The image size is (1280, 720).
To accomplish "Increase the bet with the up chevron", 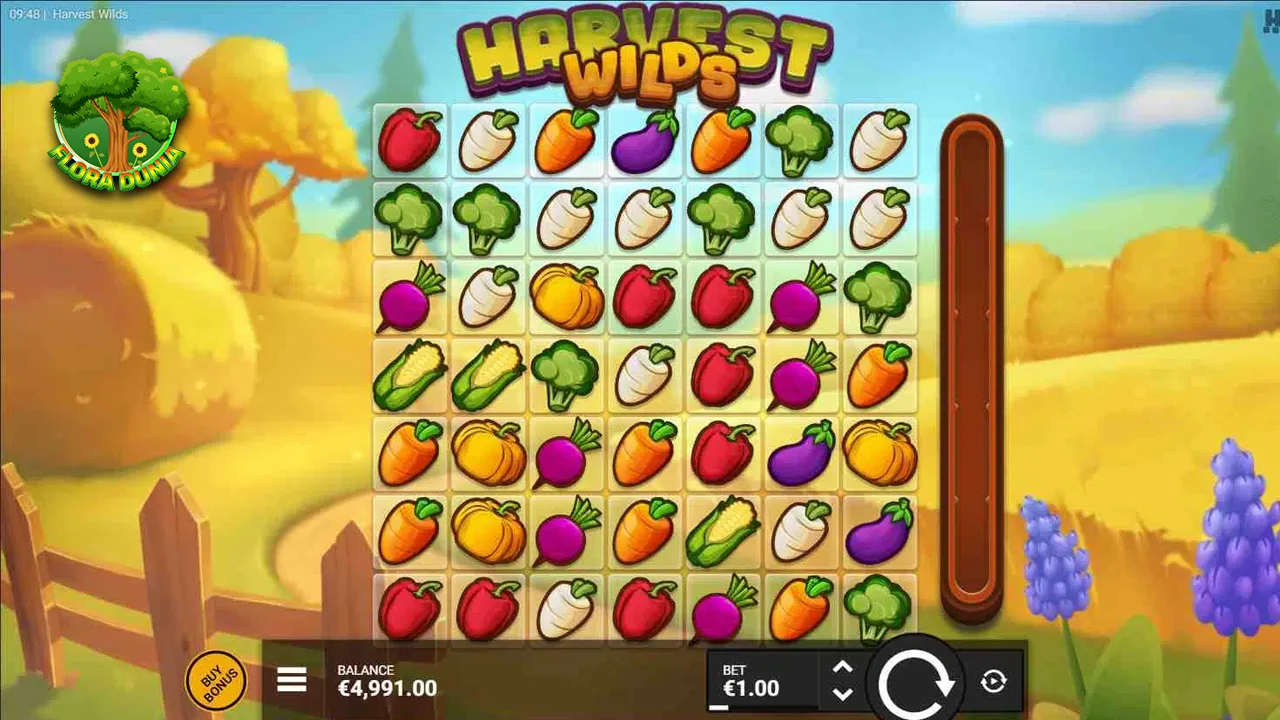I will point(840,667).
